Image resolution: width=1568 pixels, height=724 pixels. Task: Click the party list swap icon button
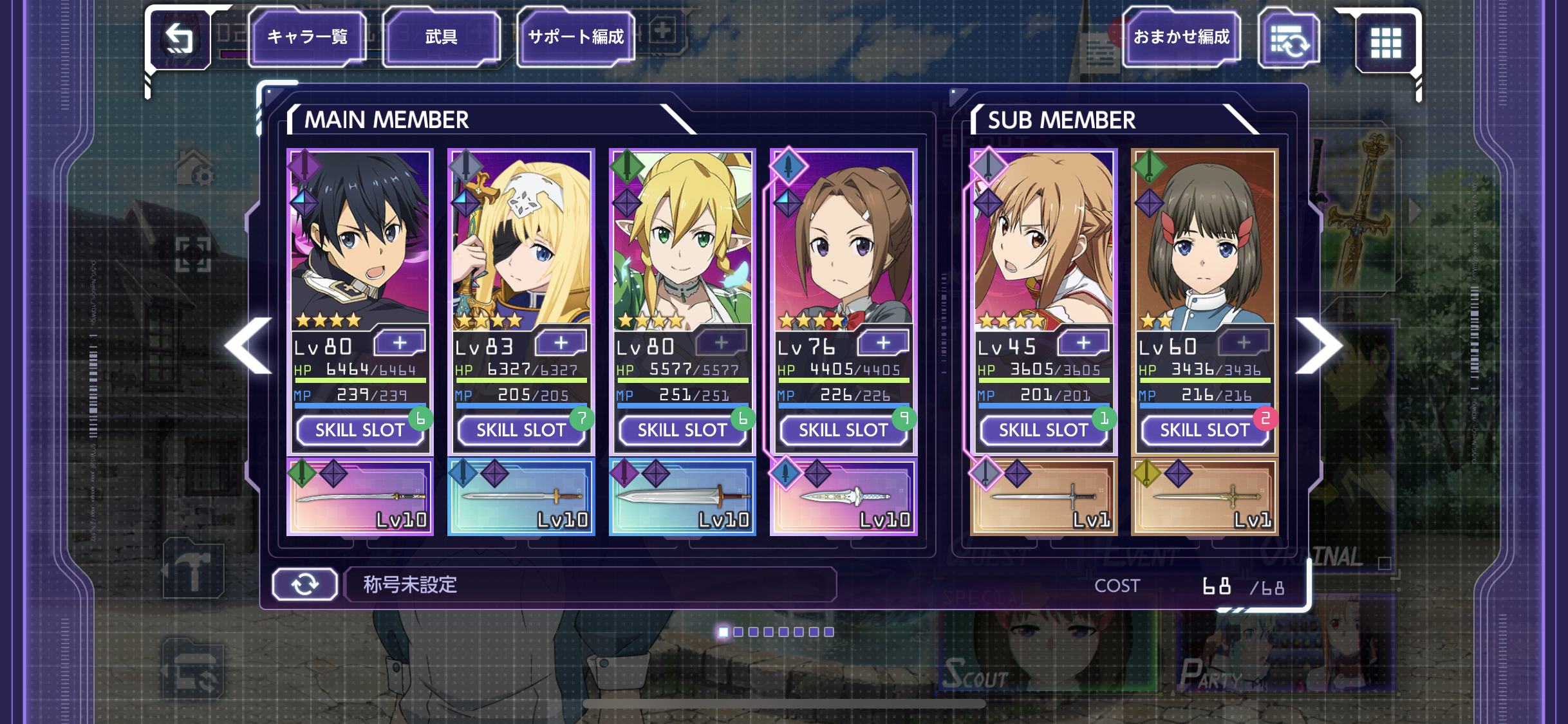[1289, 41]
